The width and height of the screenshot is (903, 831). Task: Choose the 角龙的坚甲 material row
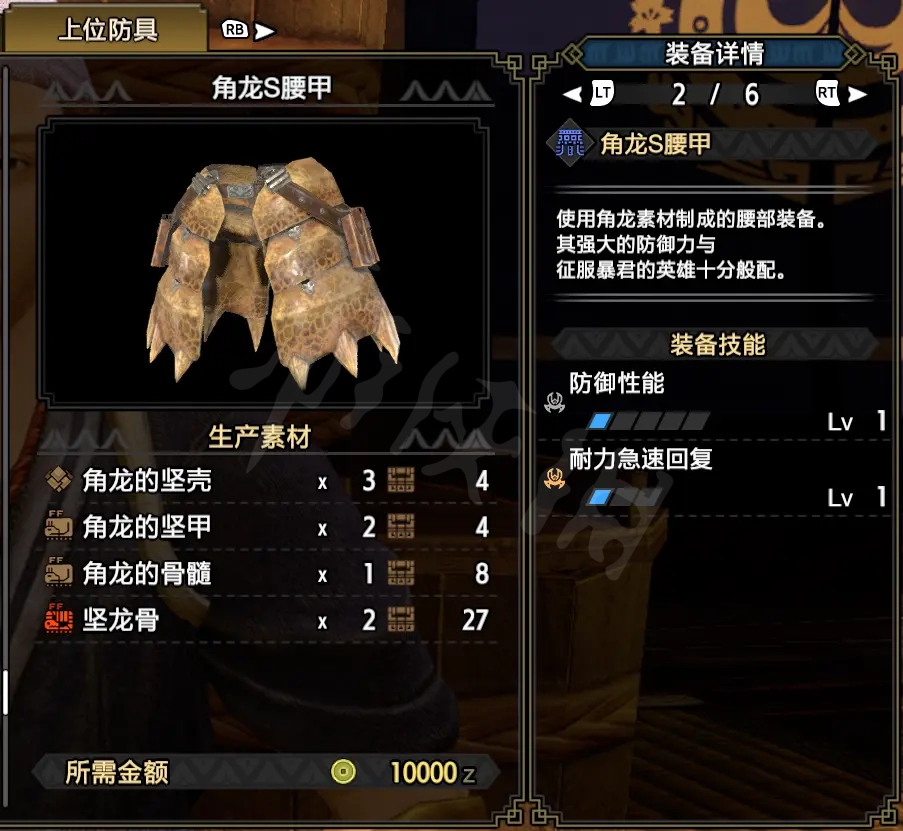pos(266,527)
